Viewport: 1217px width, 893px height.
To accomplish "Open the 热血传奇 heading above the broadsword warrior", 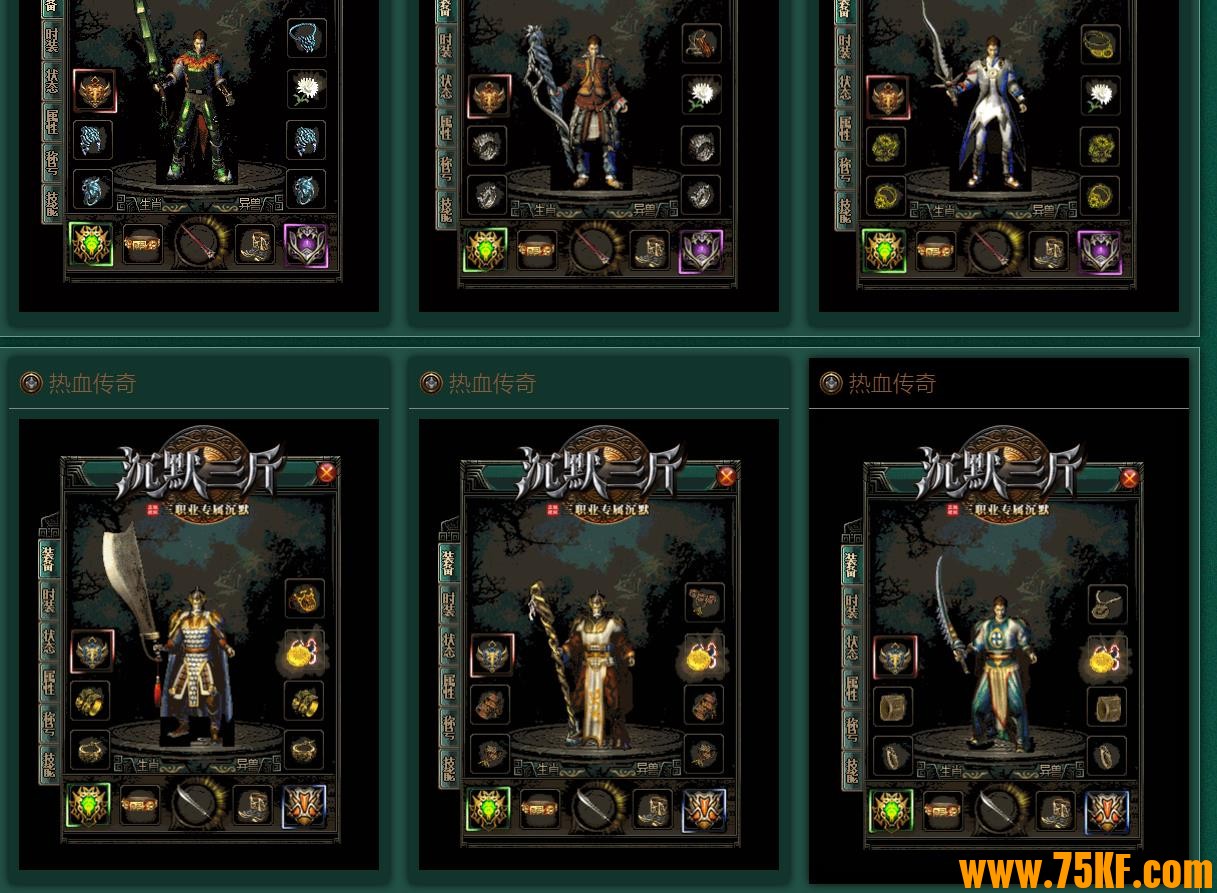I will click(92, 383).
